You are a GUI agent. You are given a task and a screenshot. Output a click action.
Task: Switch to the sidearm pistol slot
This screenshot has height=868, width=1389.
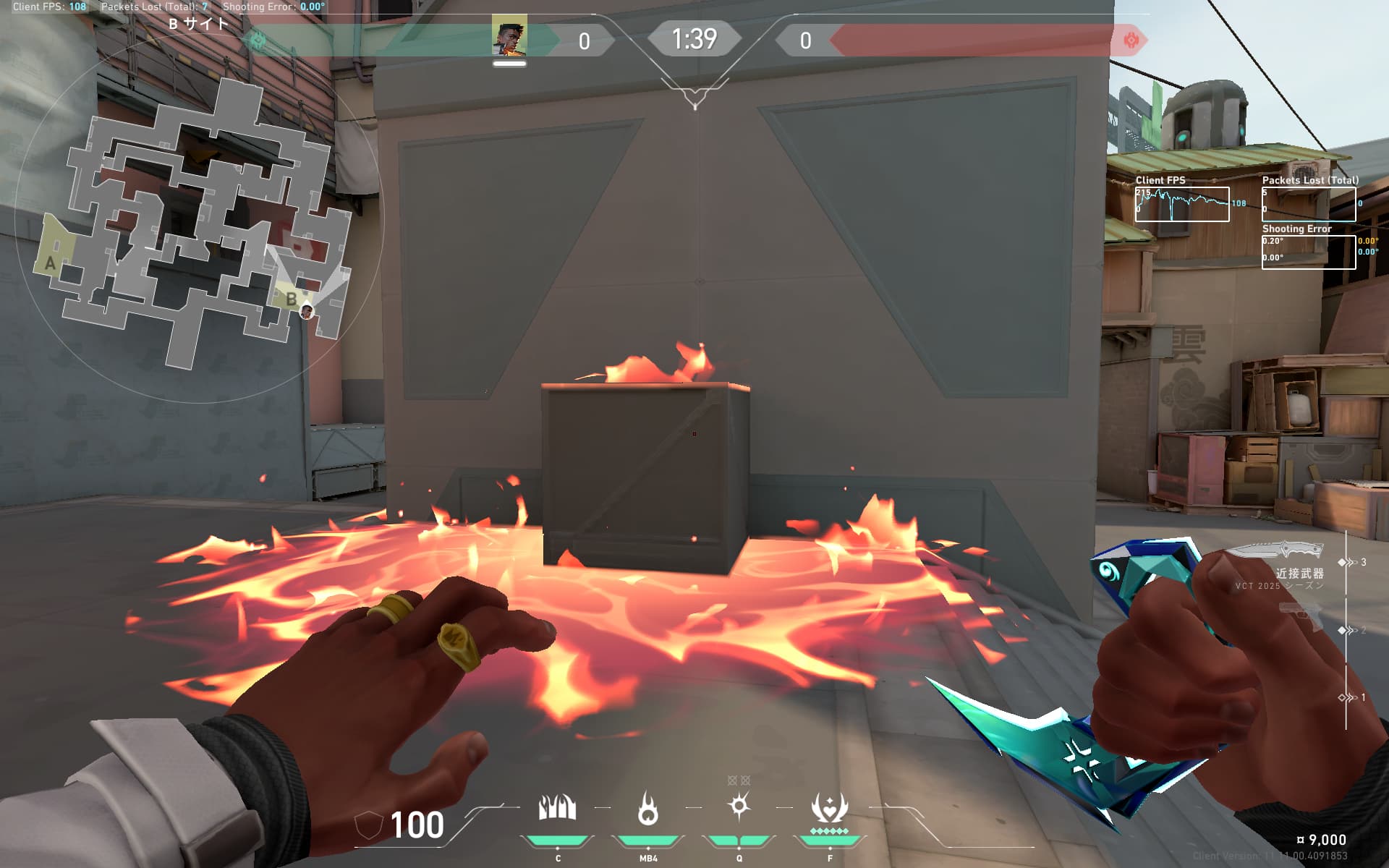tap(1300, 617)
